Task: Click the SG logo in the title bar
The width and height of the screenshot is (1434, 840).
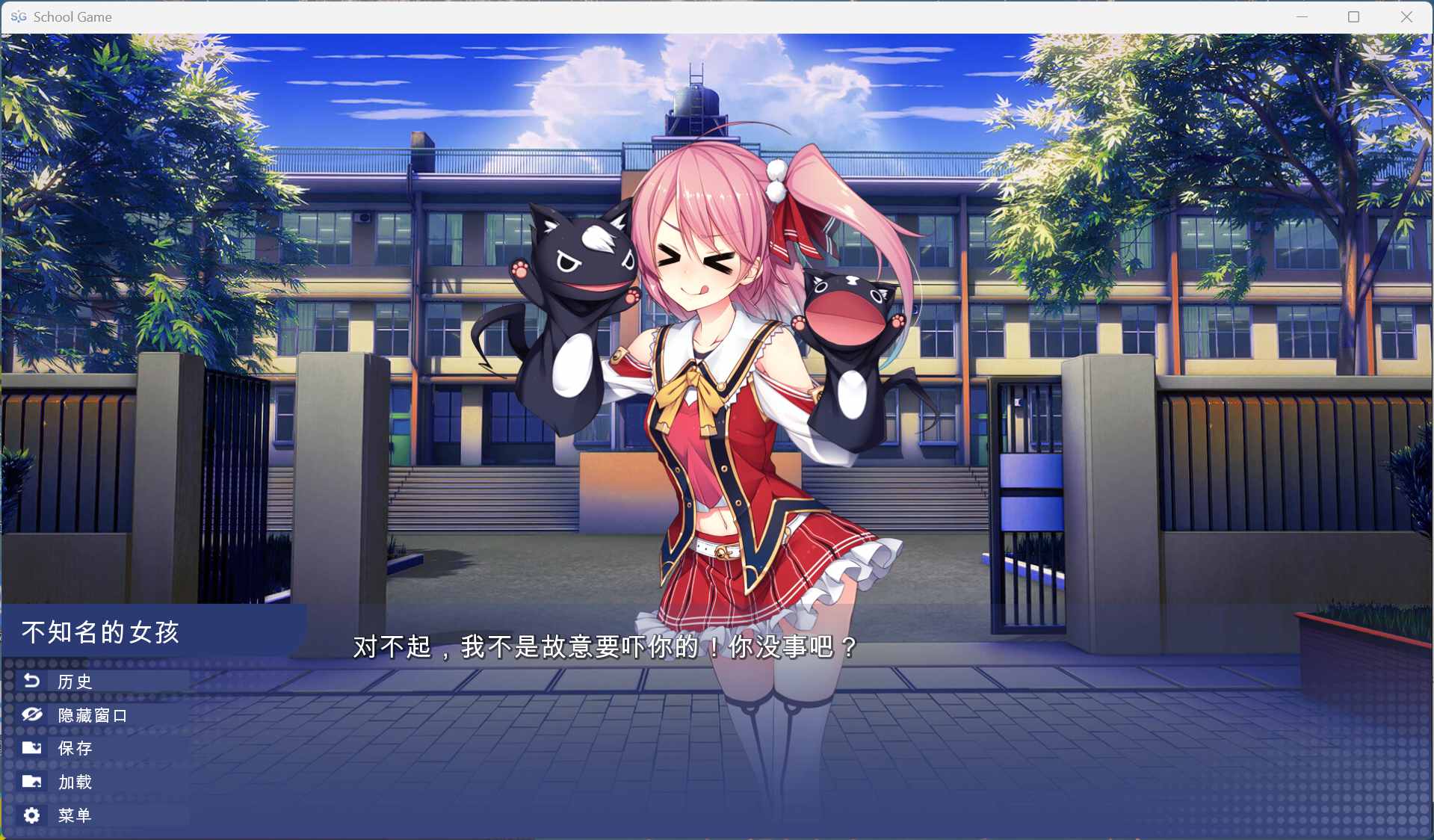Action: point(20,16)
